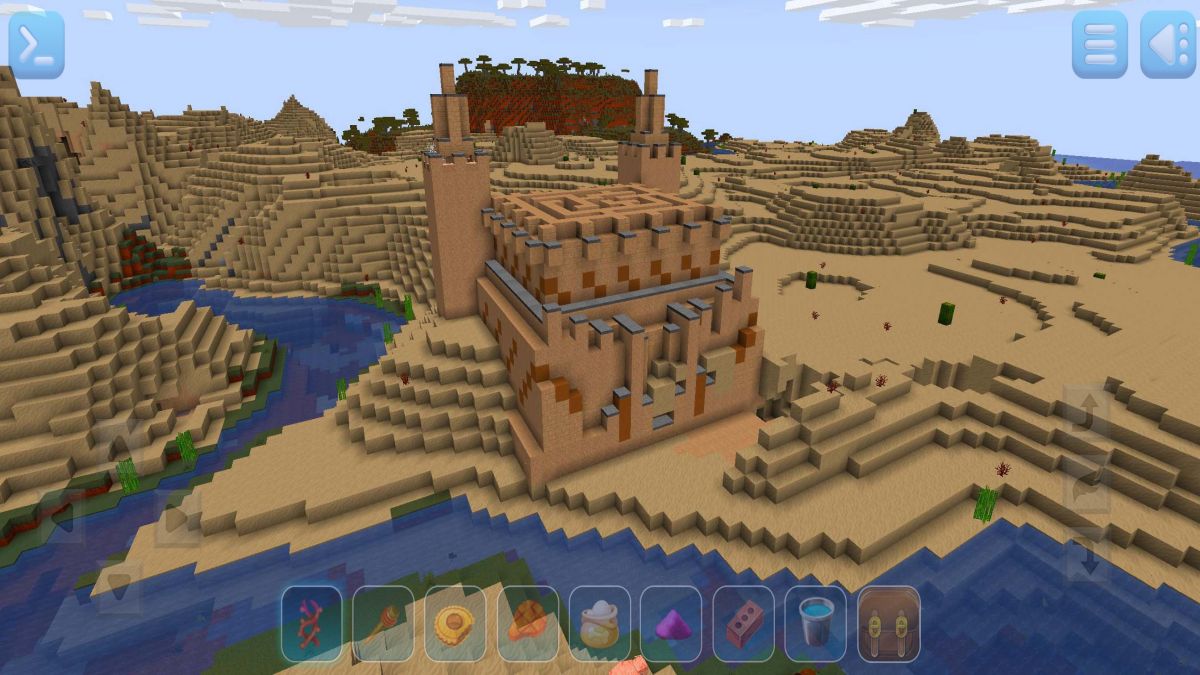The height and width of the screenshot is (675, 1200).
Task: Open the leather backpack inventory
Action: (888, 624)
